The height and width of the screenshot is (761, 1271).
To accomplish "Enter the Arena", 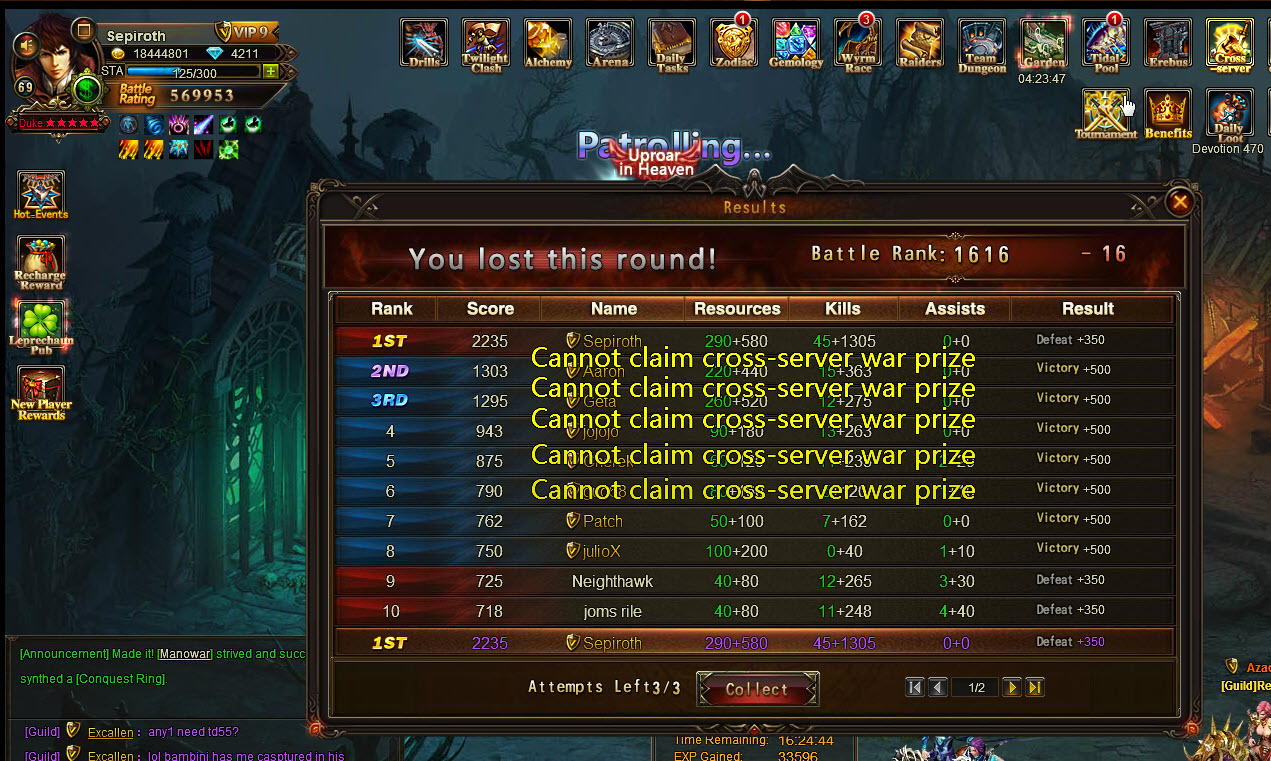I will click(x=610, y=44).
